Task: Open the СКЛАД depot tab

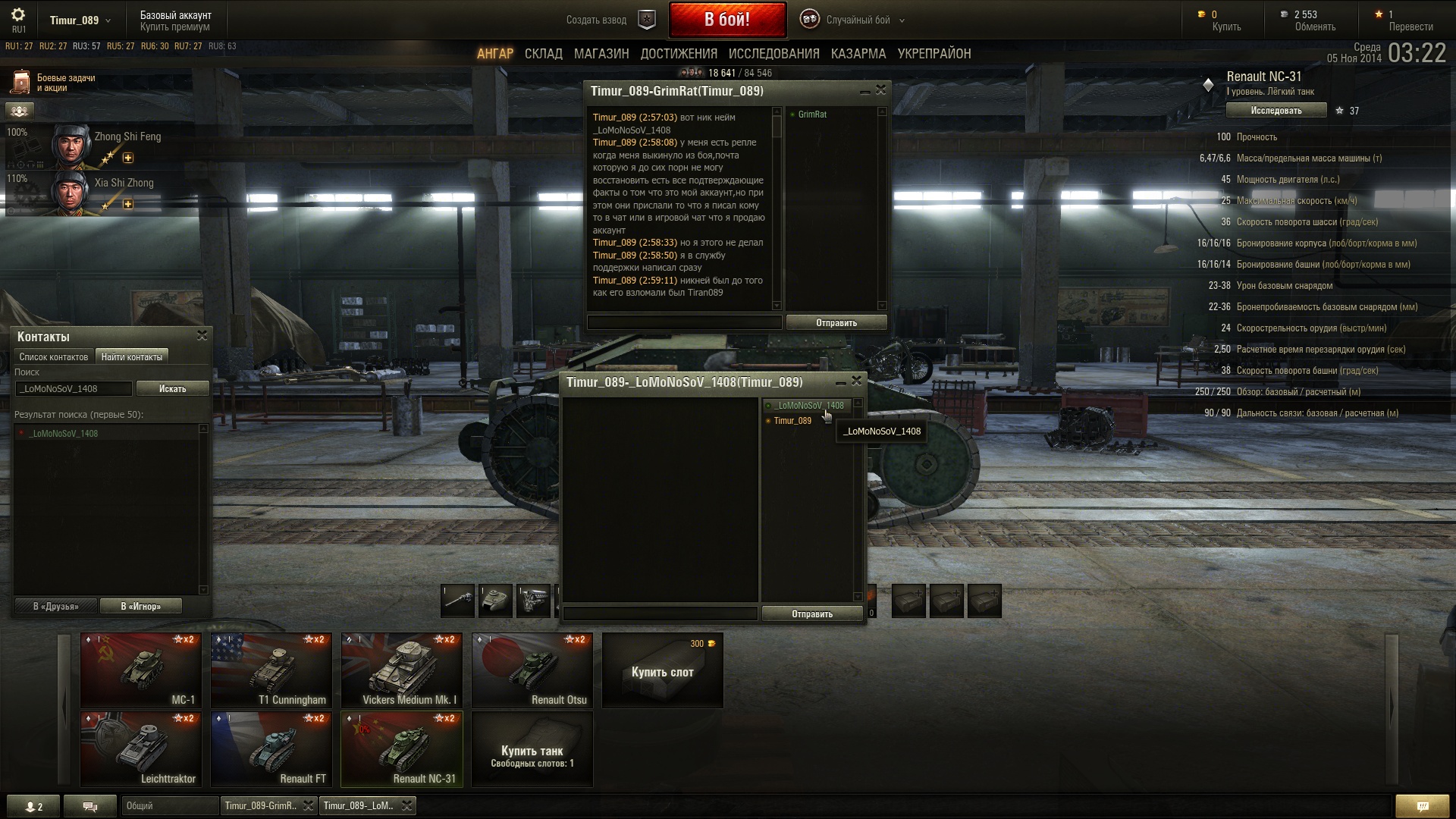Action: click(543, 54)
